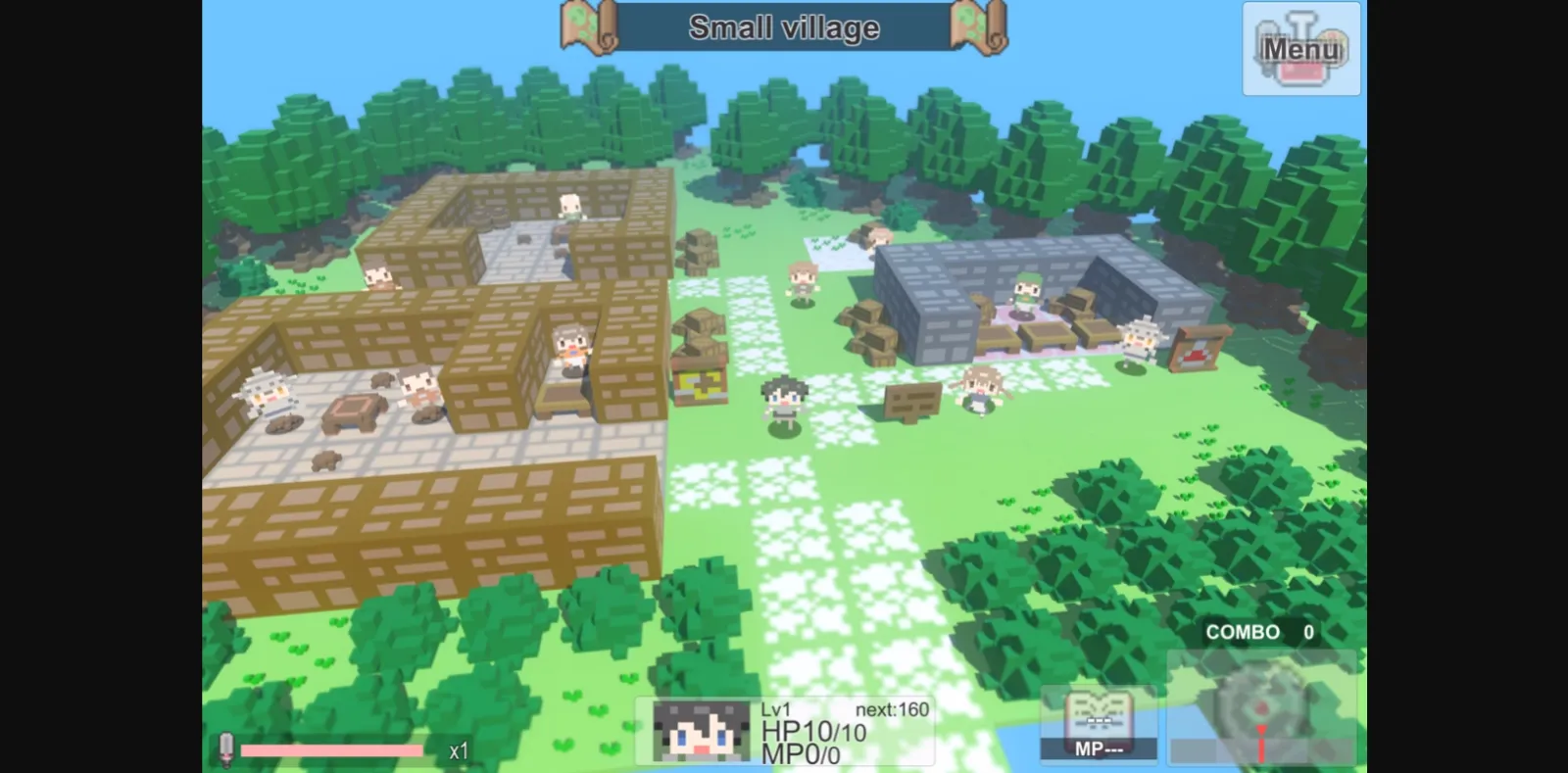Open the MP--- spellbook icon
1568x773 pixels.
click(x=1100, y=722)
